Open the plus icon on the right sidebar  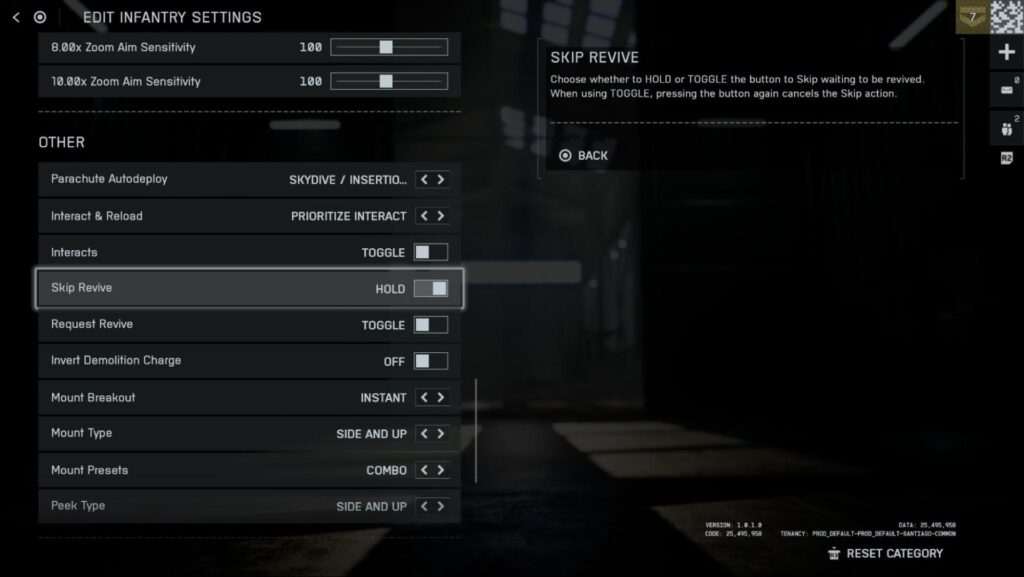[x=1005, y=52]
